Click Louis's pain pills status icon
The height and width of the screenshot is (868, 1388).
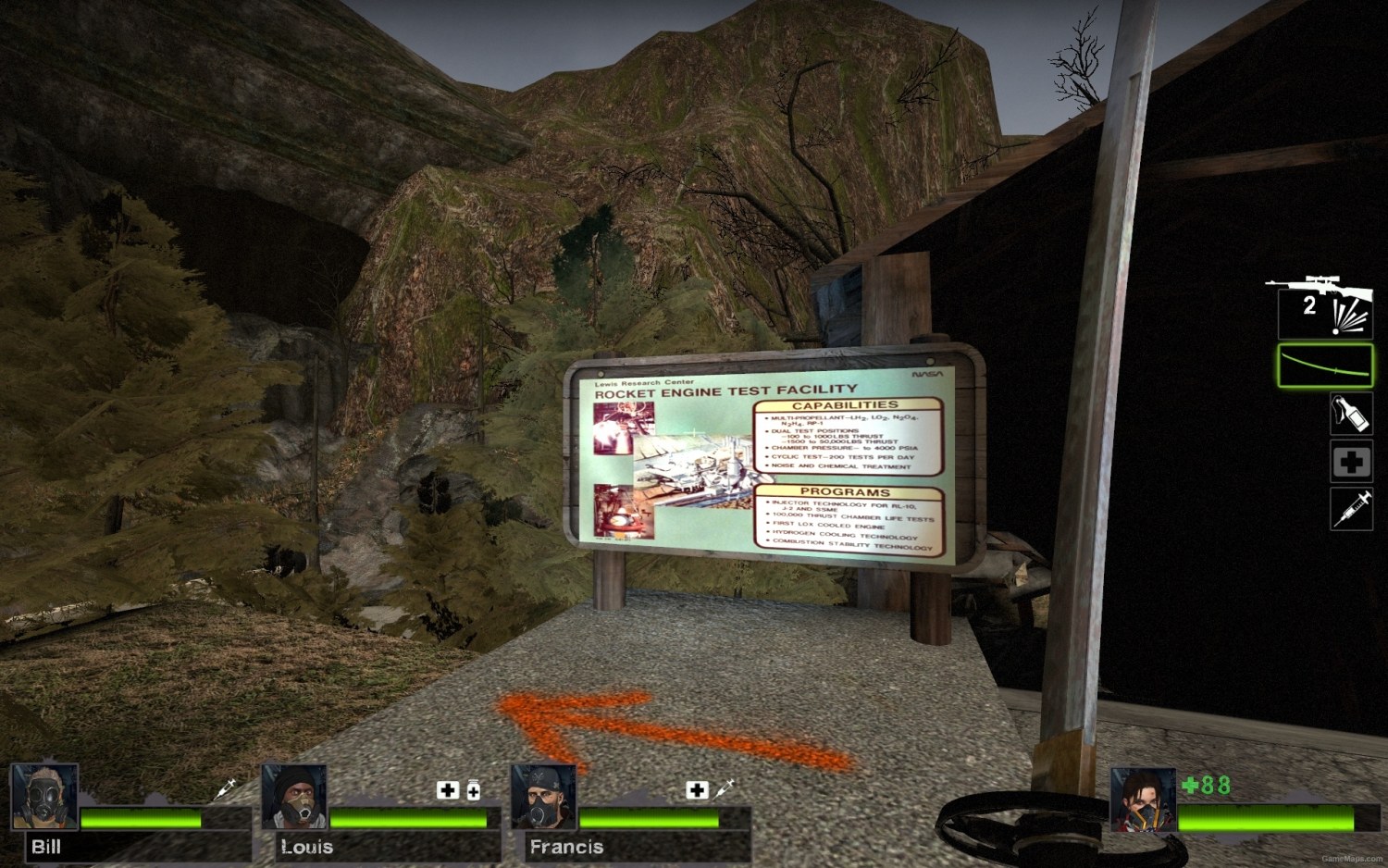[x=472, y=791]
